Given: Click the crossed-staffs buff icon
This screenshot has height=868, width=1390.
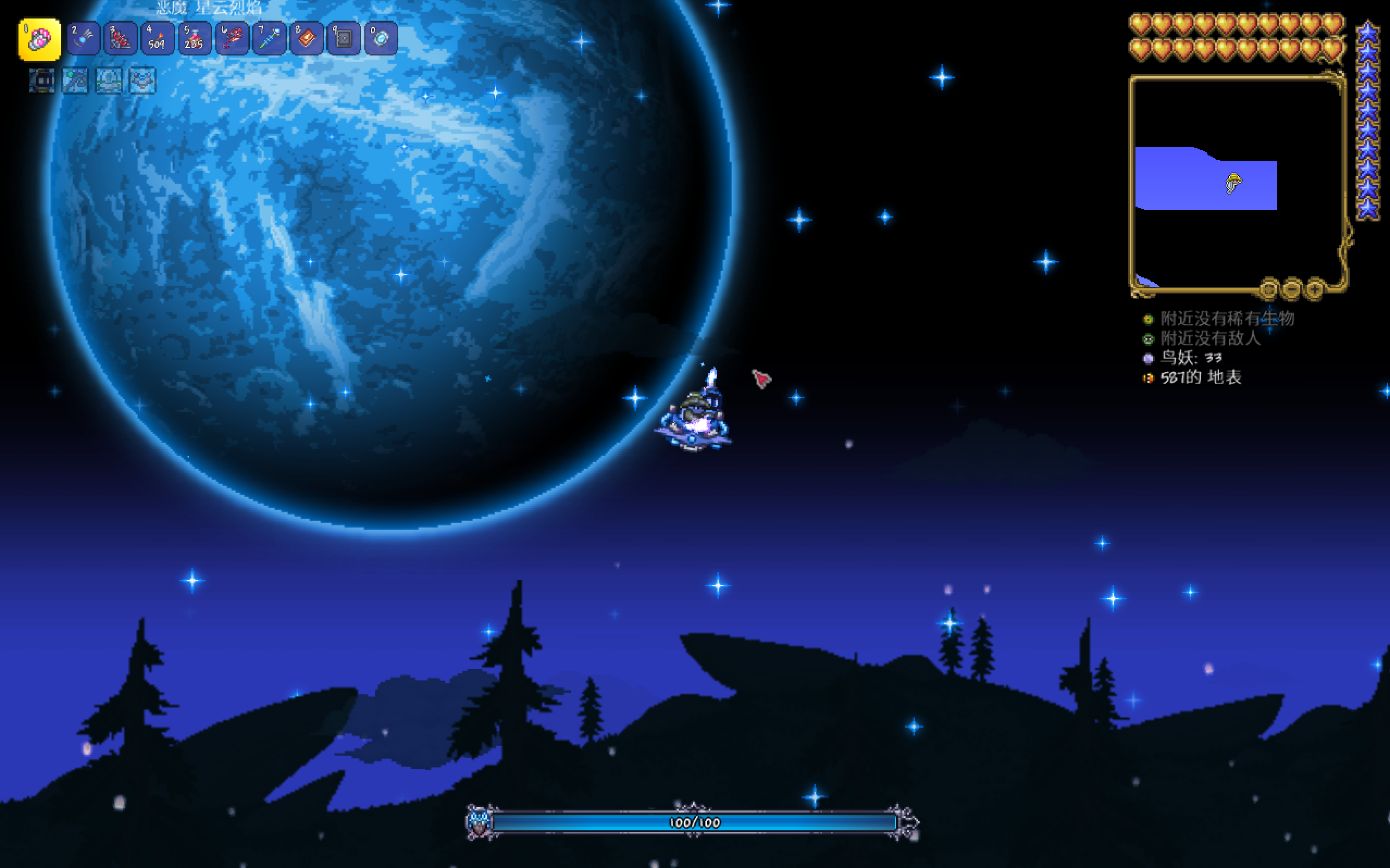Looking at the screenshot, I should tap(75, 80).
